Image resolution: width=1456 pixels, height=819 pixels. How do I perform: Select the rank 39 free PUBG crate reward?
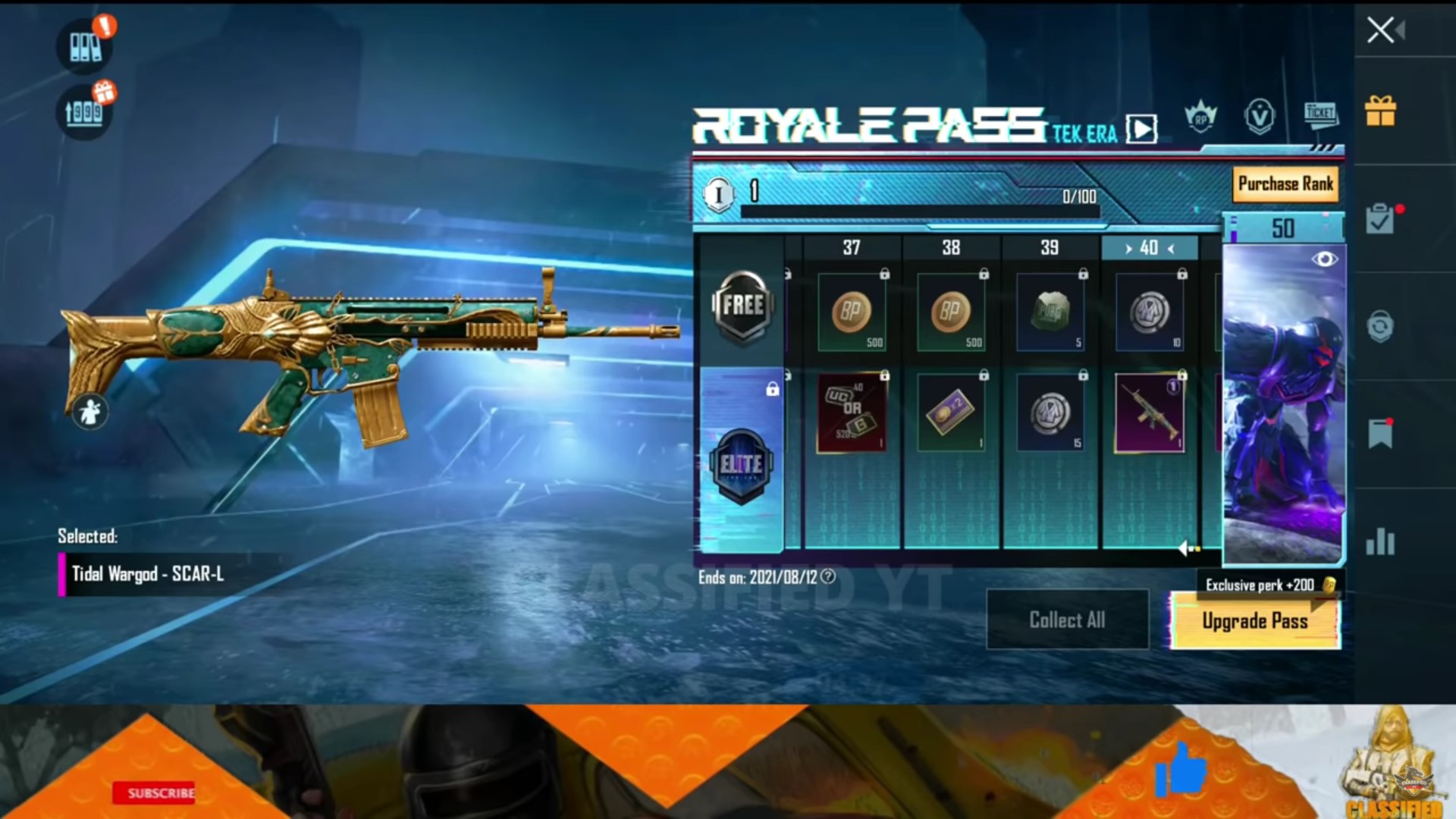pos(1050,312)
